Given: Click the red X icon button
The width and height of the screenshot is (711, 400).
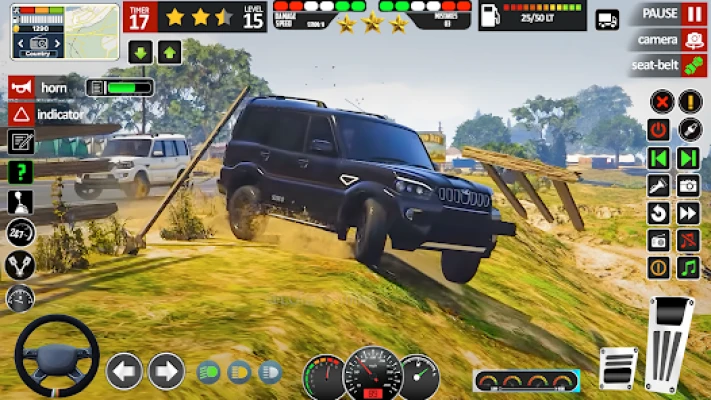Looking at the screenshot, I should click(x=660, y=102).
